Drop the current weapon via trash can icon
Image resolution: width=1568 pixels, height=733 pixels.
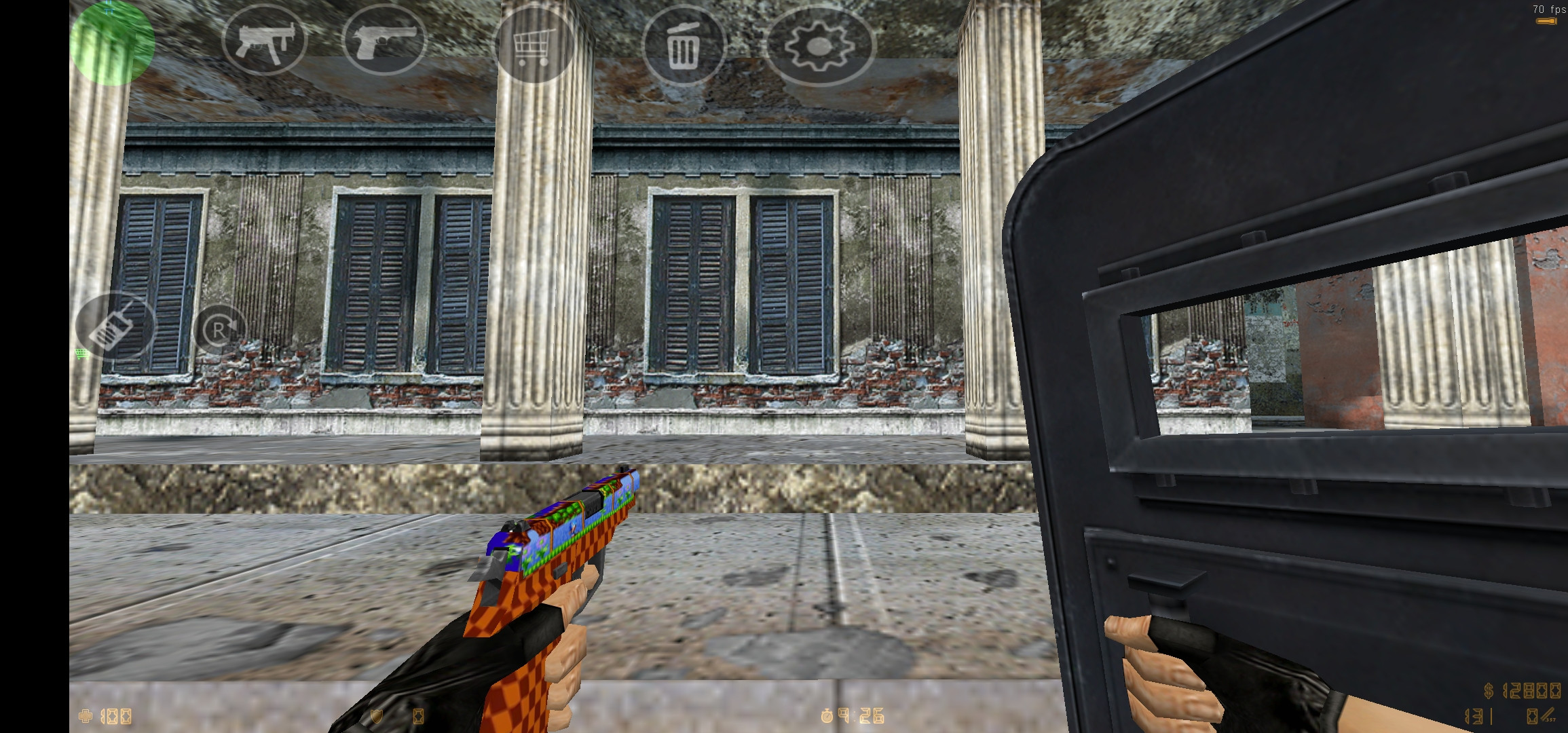684,45
